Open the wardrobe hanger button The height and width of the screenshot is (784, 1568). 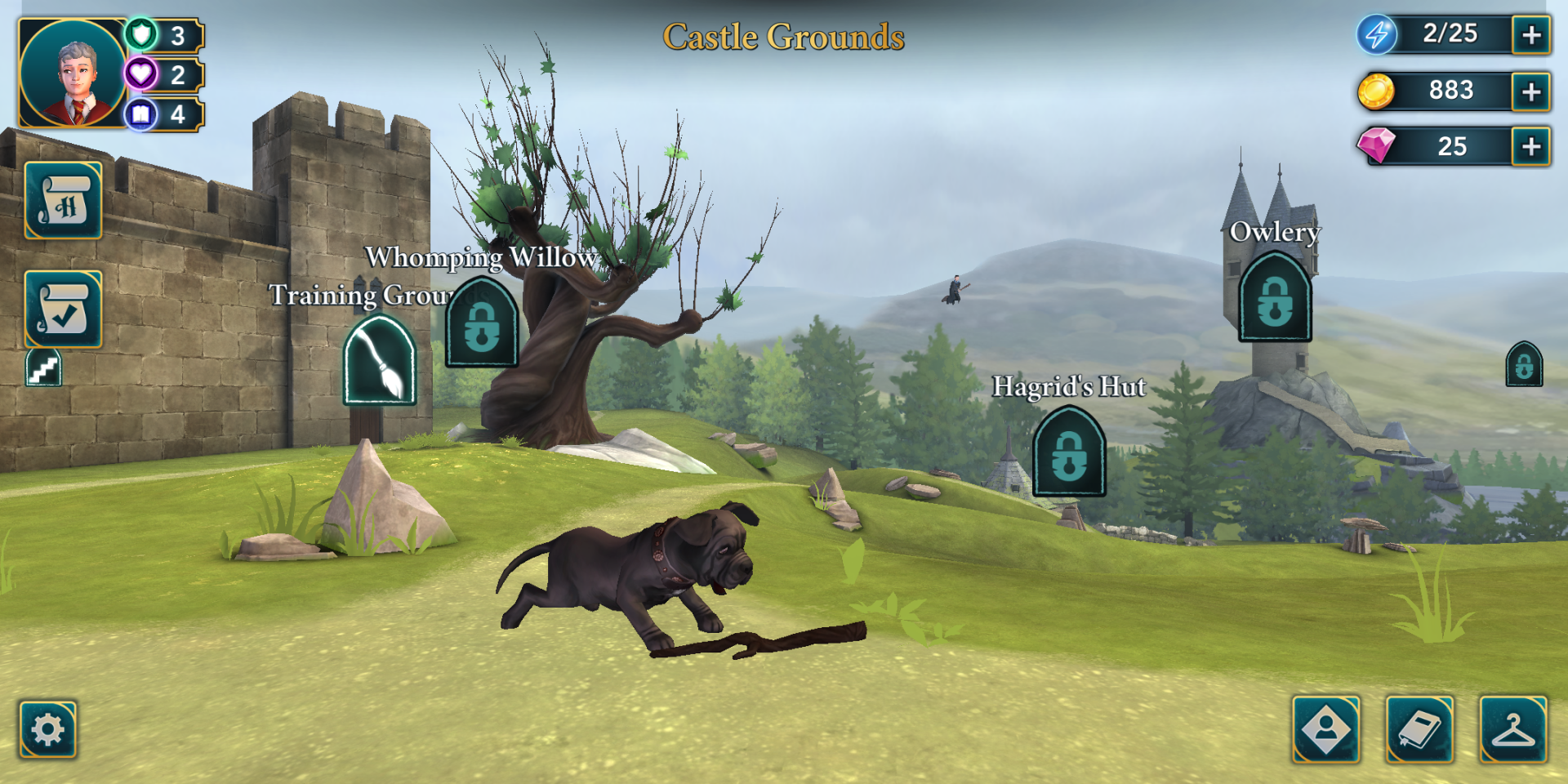(1513, 728)
